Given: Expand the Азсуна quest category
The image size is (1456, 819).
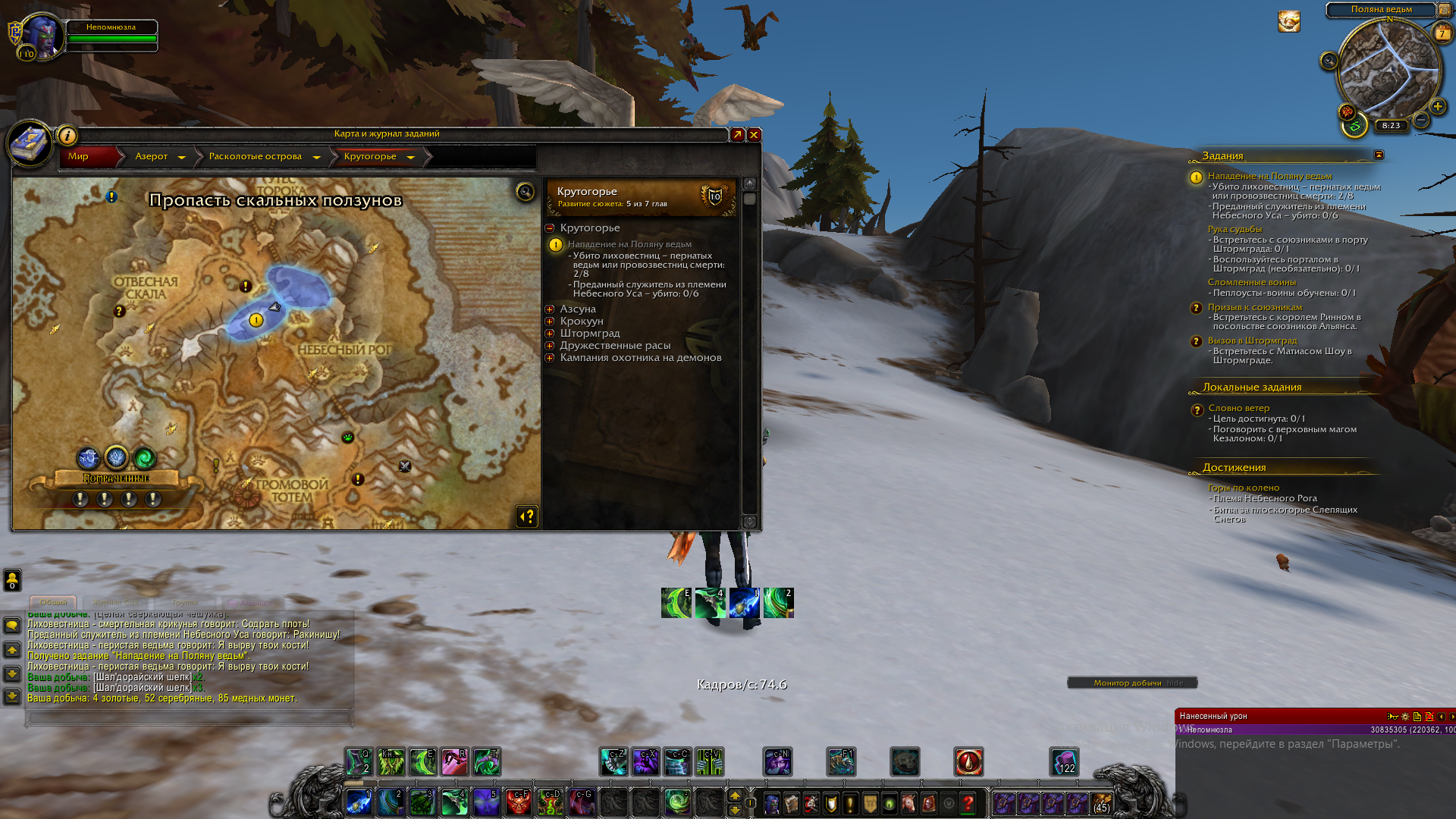Looking at the screenshot, I should [x=550, y=309].
